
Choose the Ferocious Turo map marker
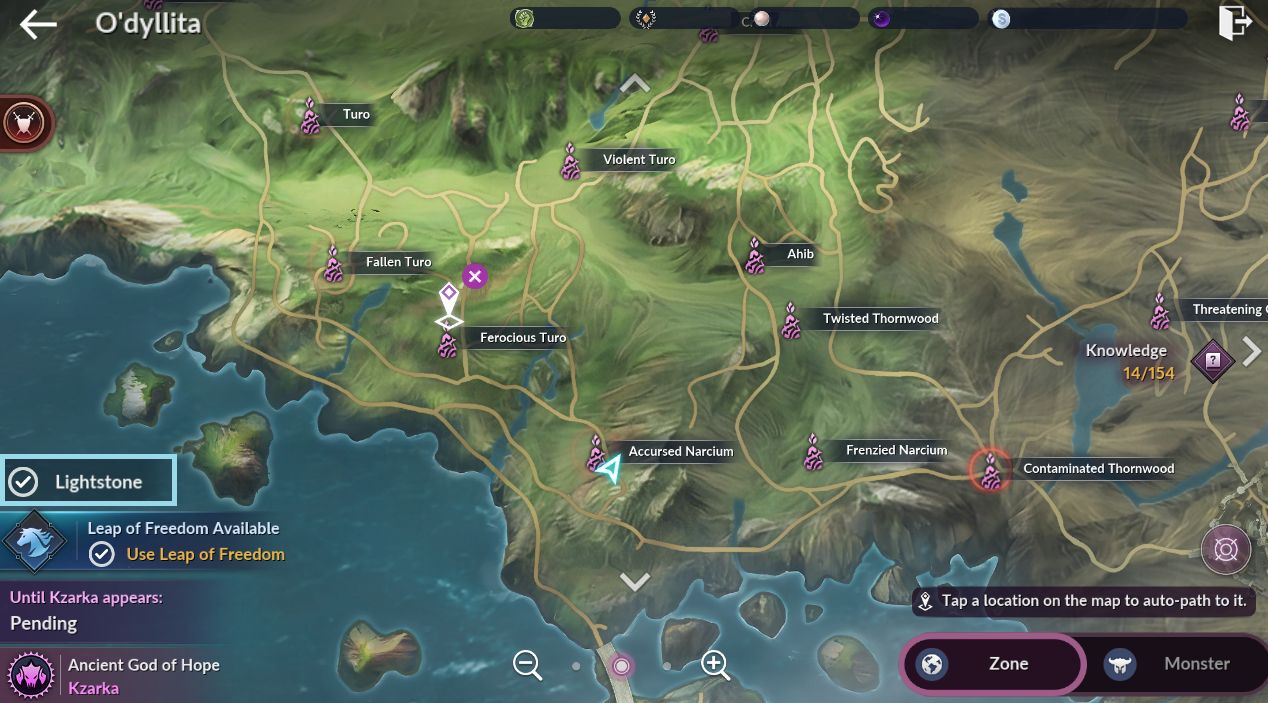coord(448,341)
